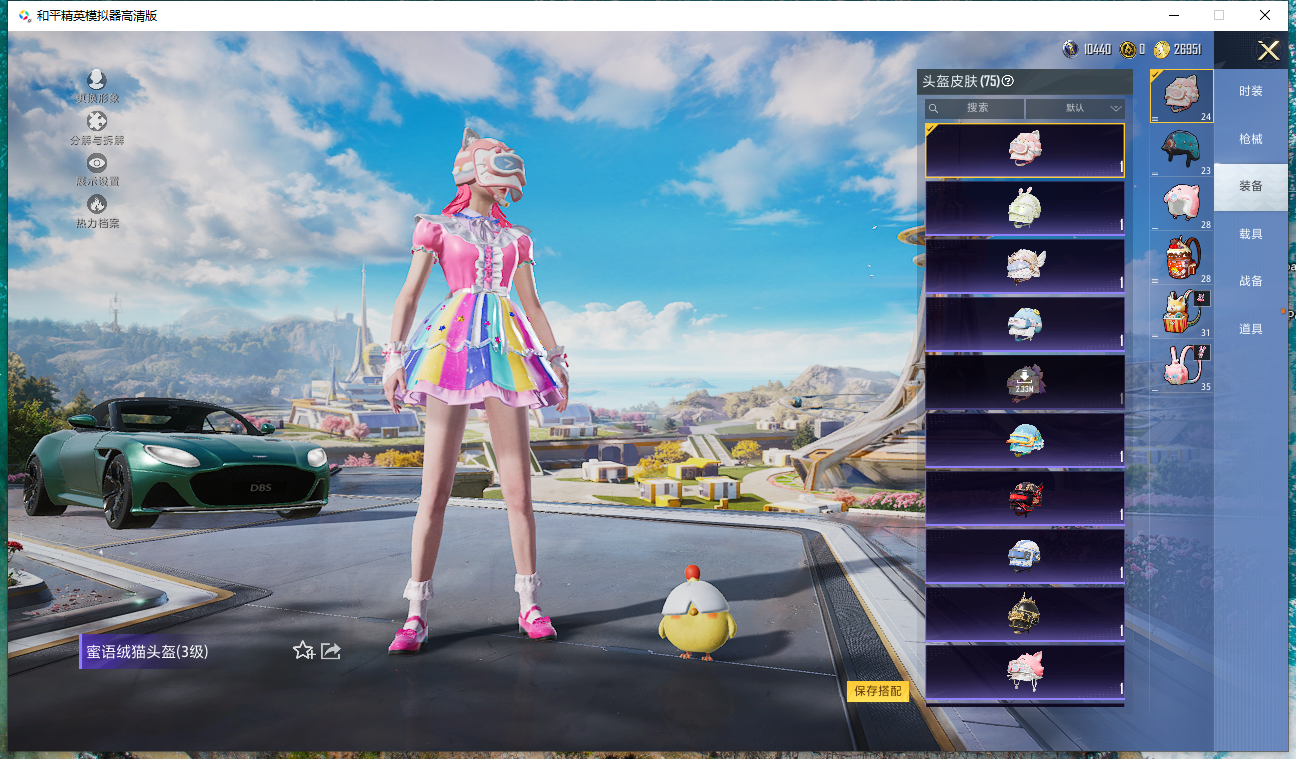The image size is (1296, 759).
Task: Save the outfit with 保存搭配
Action: click(x=877, y=691)
